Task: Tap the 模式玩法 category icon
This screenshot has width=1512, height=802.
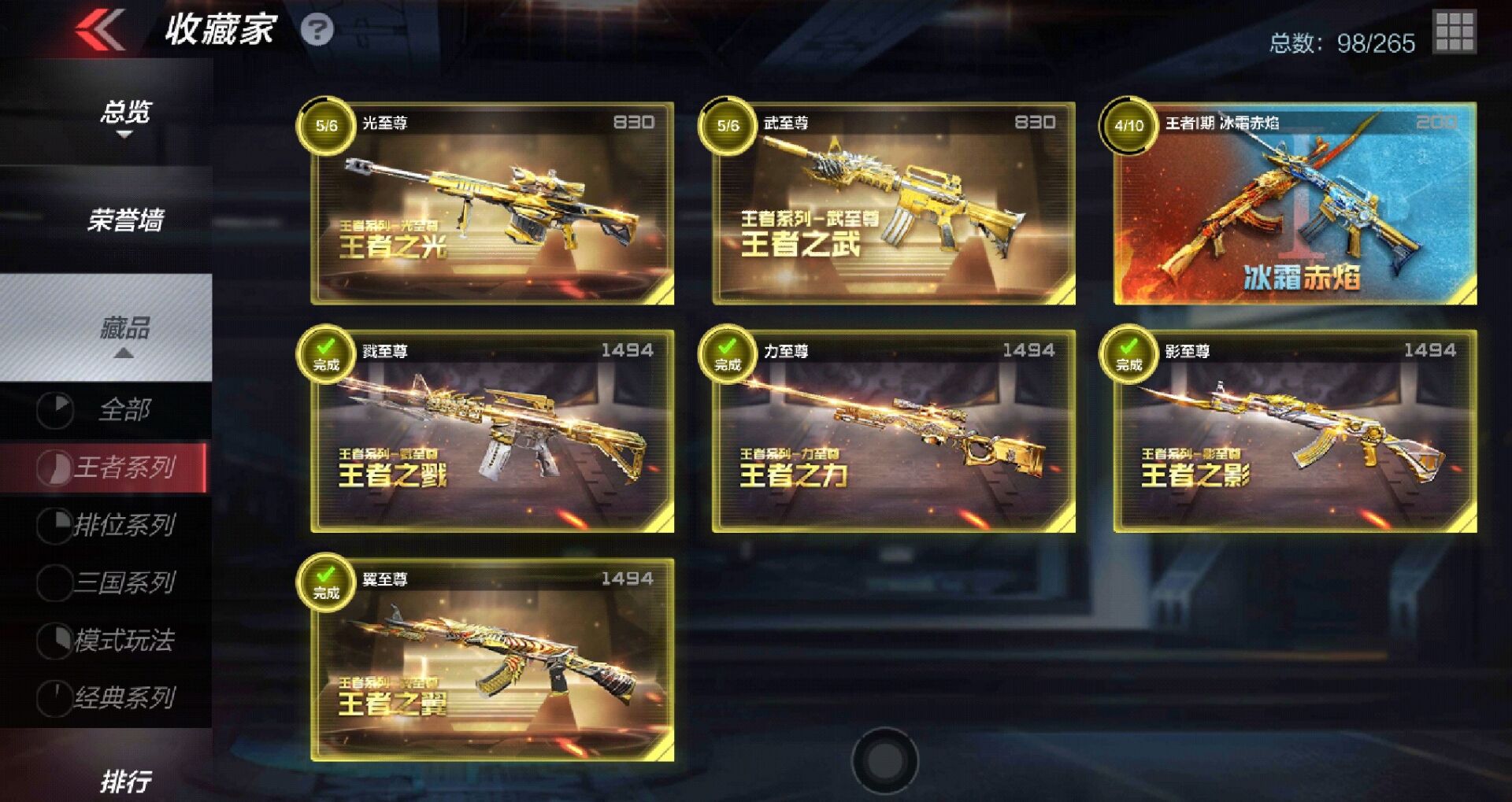Action: 55,641
